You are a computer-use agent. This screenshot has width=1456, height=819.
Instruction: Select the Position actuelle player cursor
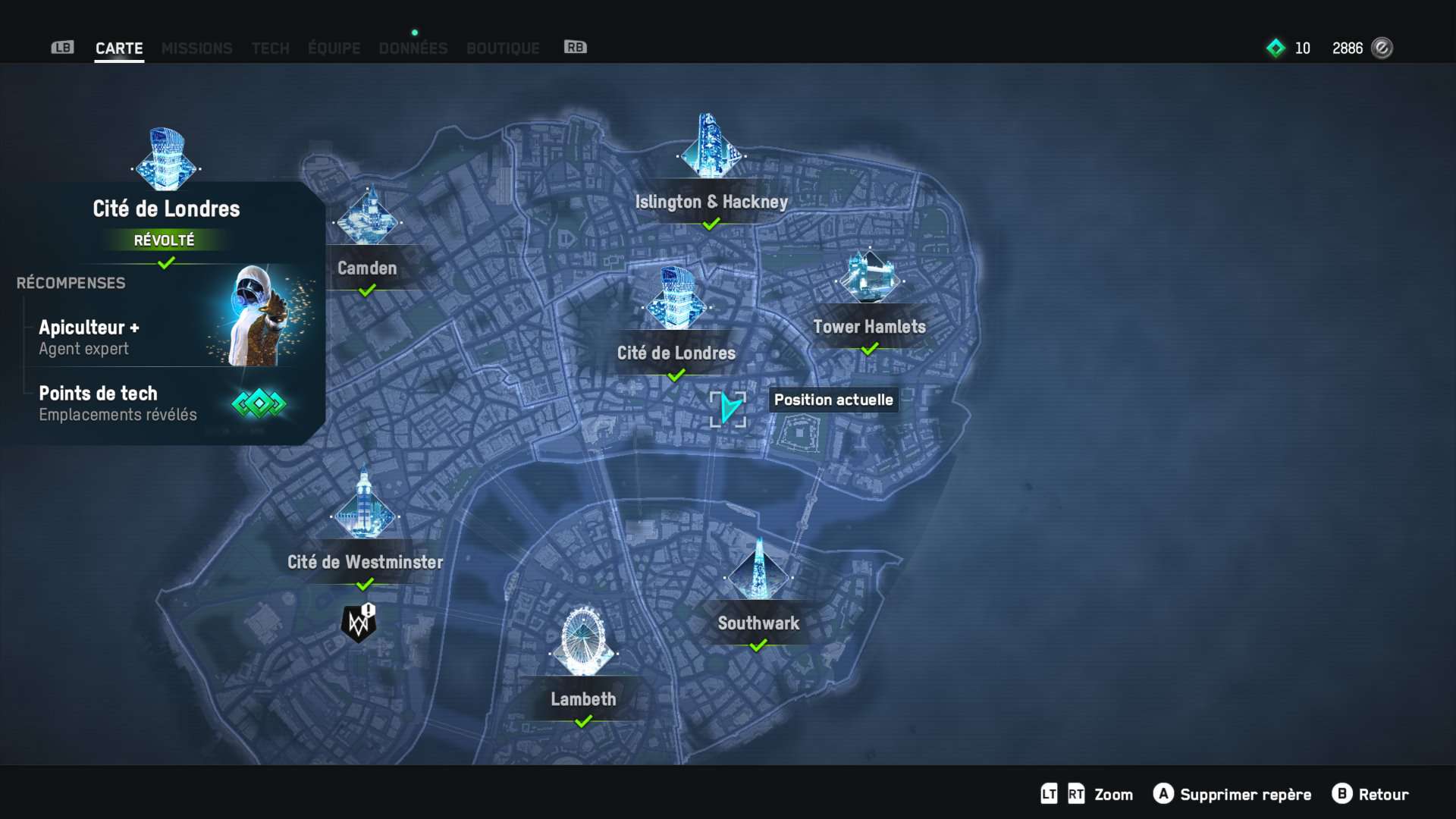coord(729,409)
